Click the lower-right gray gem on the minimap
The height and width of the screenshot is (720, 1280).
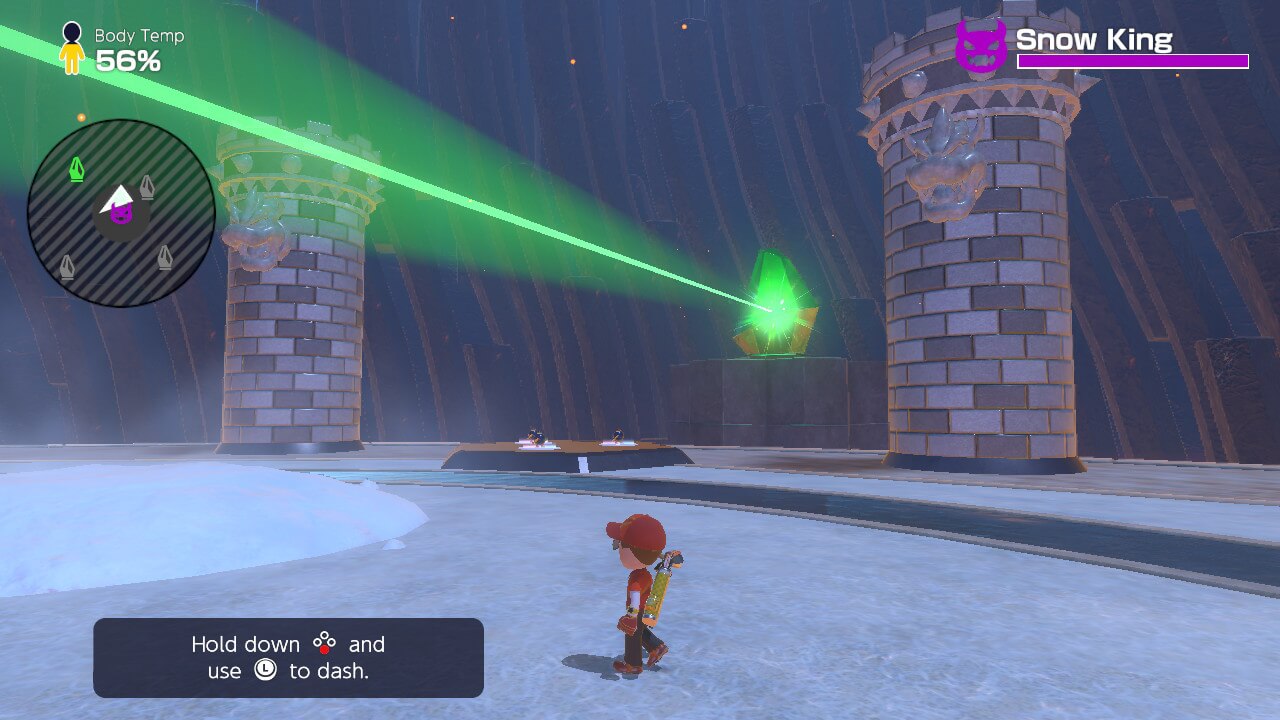pyautogui.click(x=166, y=257)
